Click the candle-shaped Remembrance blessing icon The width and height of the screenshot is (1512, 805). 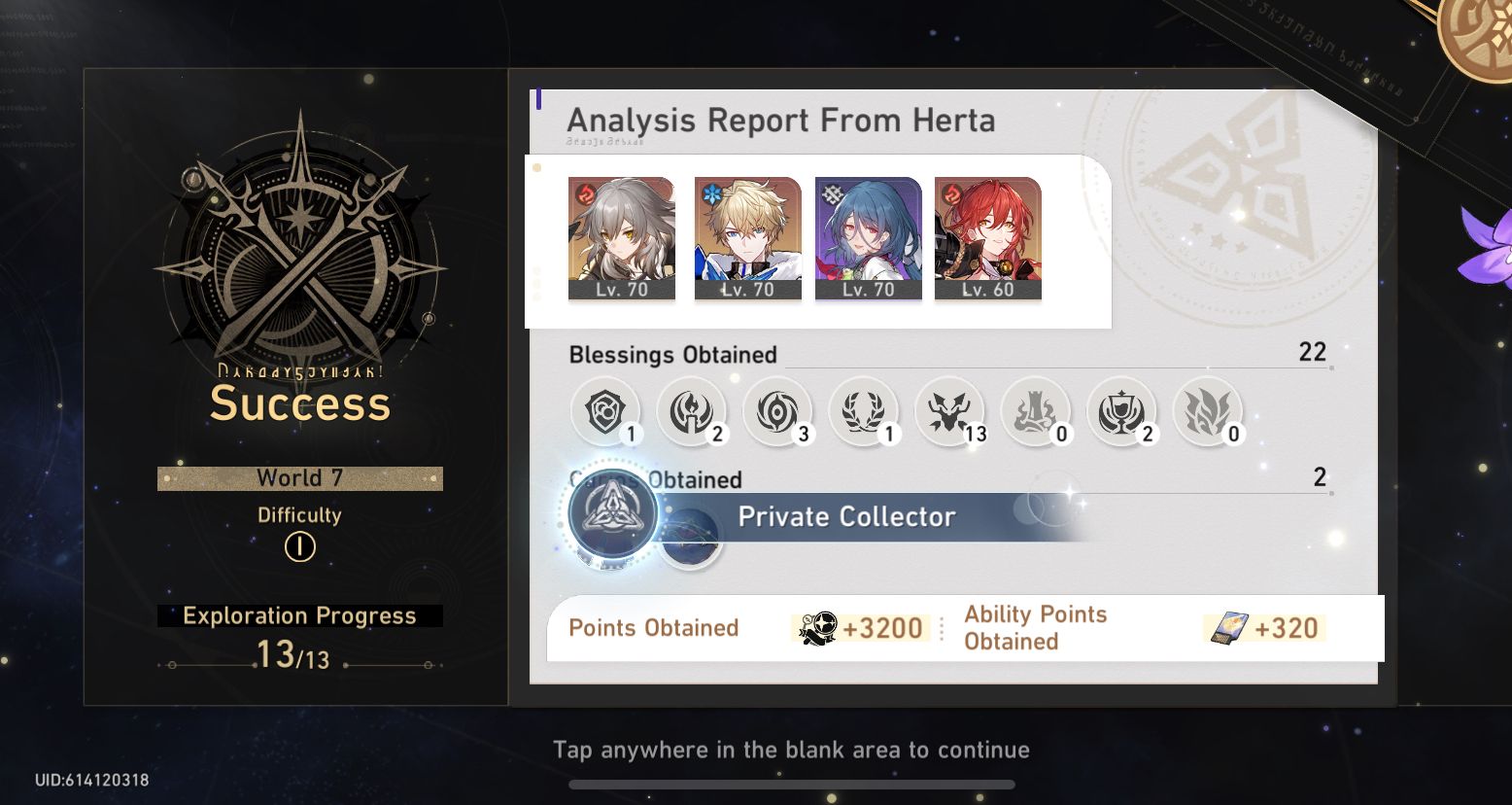692,410
